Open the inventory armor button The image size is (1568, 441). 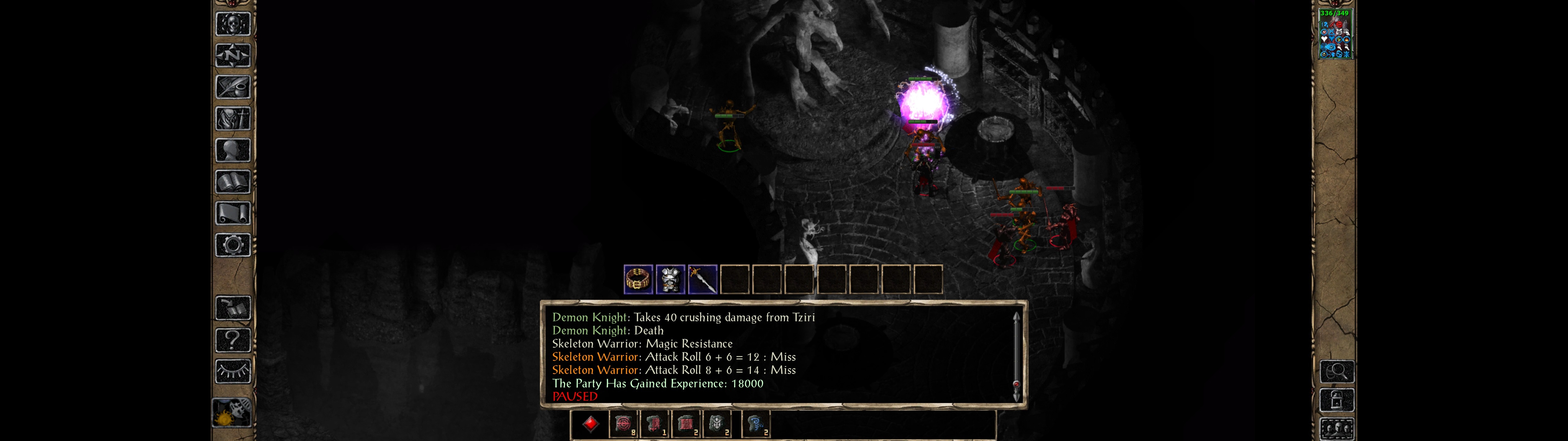(232, 119)
